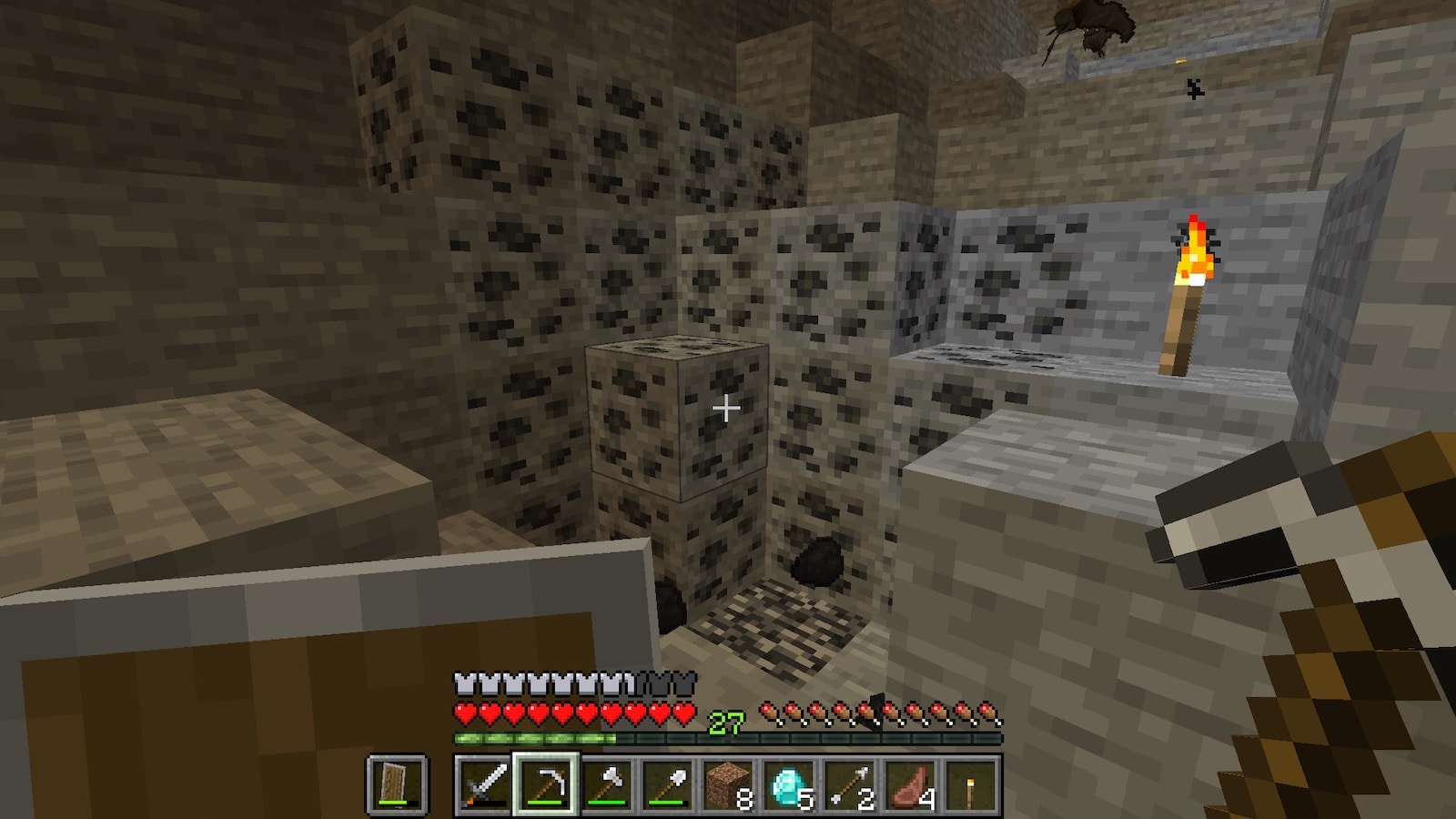Choose the raw meat stack of 4
The image size is (1456, 819).
pos(911,784)
